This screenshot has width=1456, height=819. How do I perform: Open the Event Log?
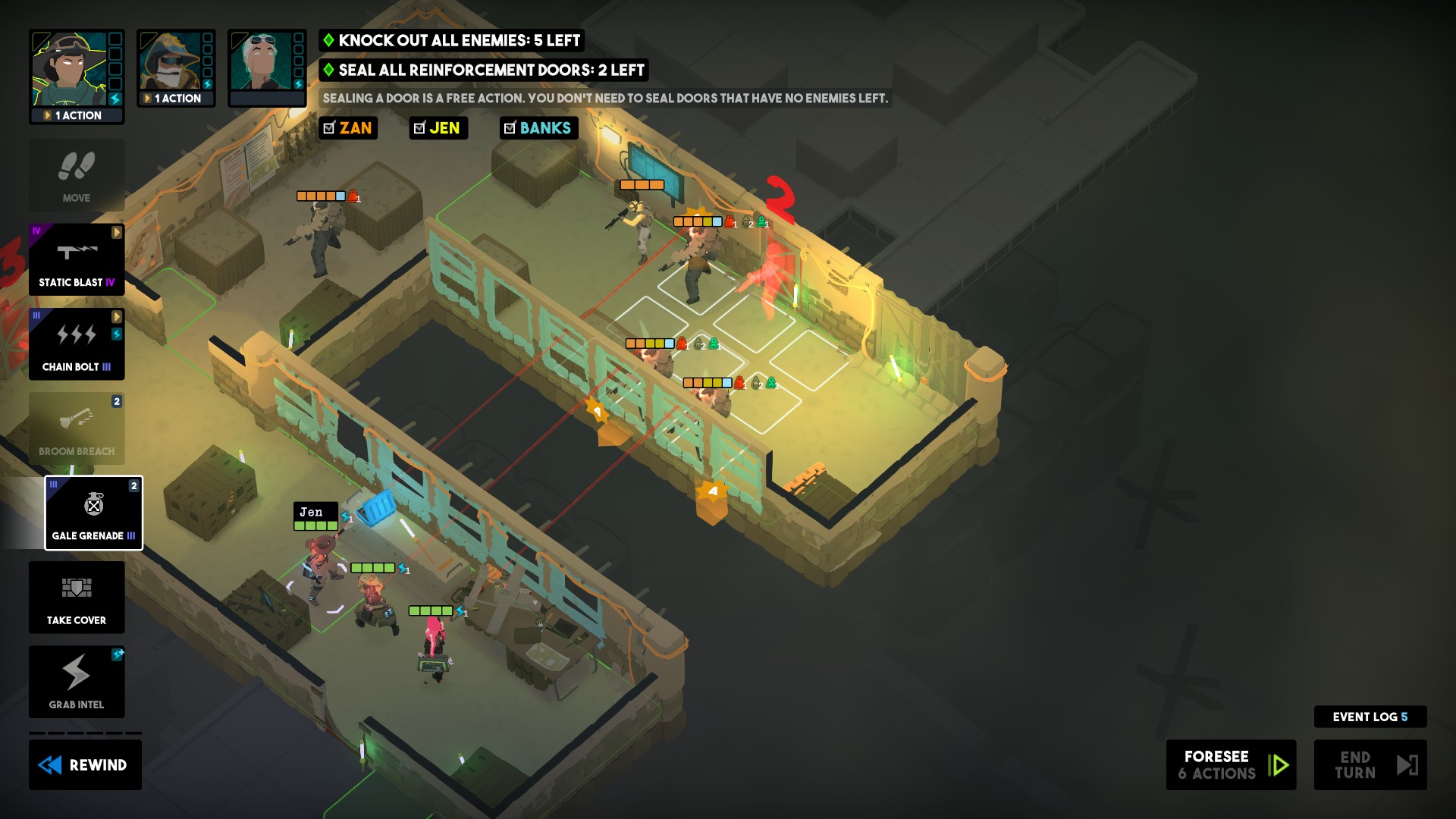(1370, 715)
